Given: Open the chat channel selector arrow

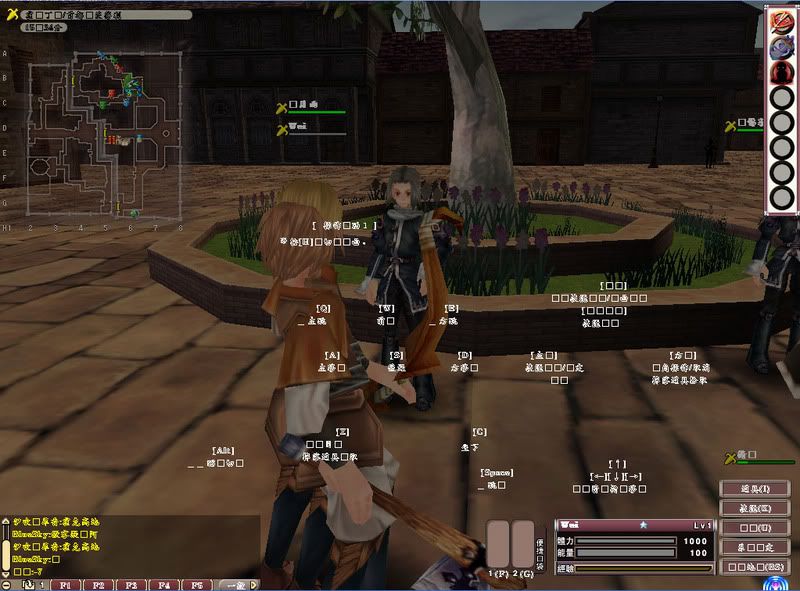Looking at the screenshot, I should click(x=254, y=584).
